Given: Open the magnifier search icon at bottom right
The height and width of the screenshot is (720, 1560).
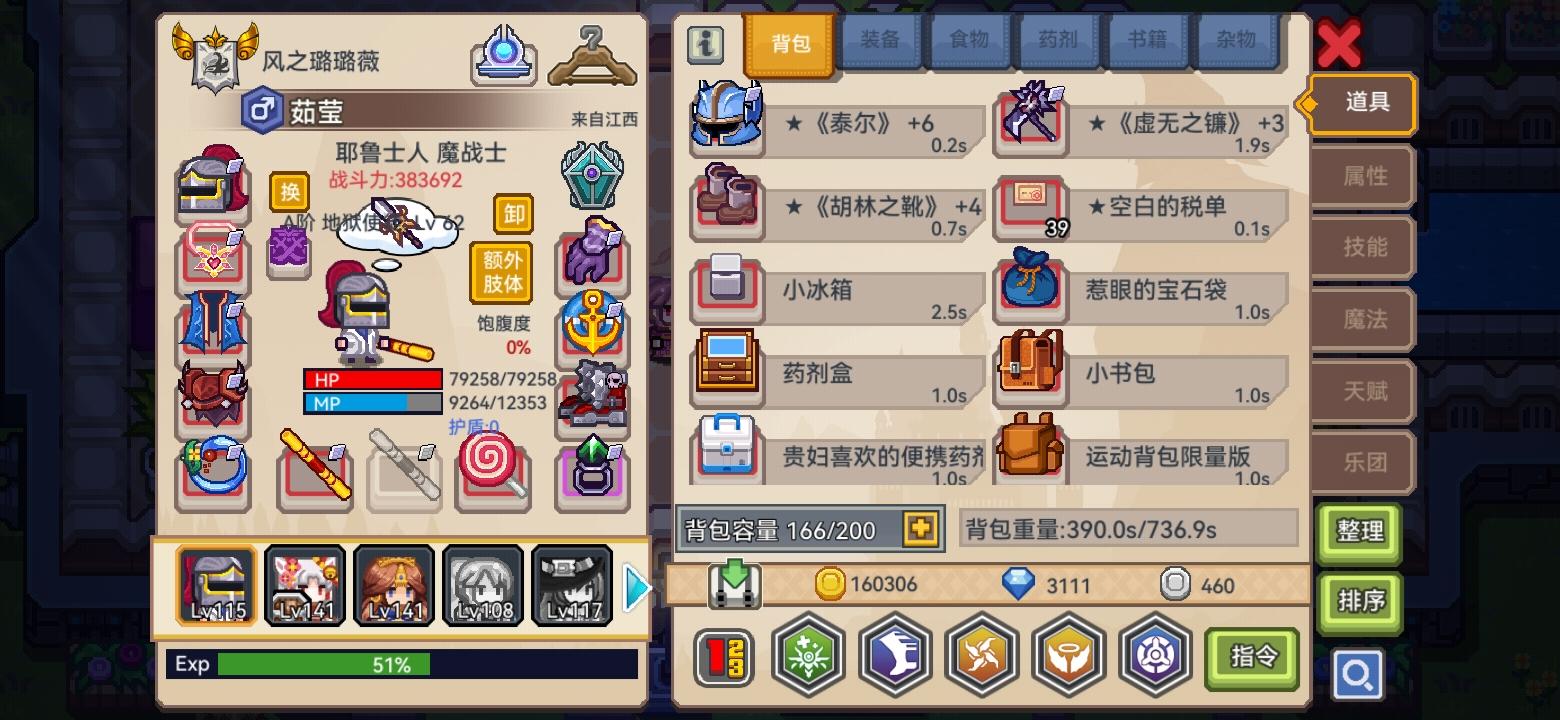Looking at the screenshot, I should (x=1359, y=674).
